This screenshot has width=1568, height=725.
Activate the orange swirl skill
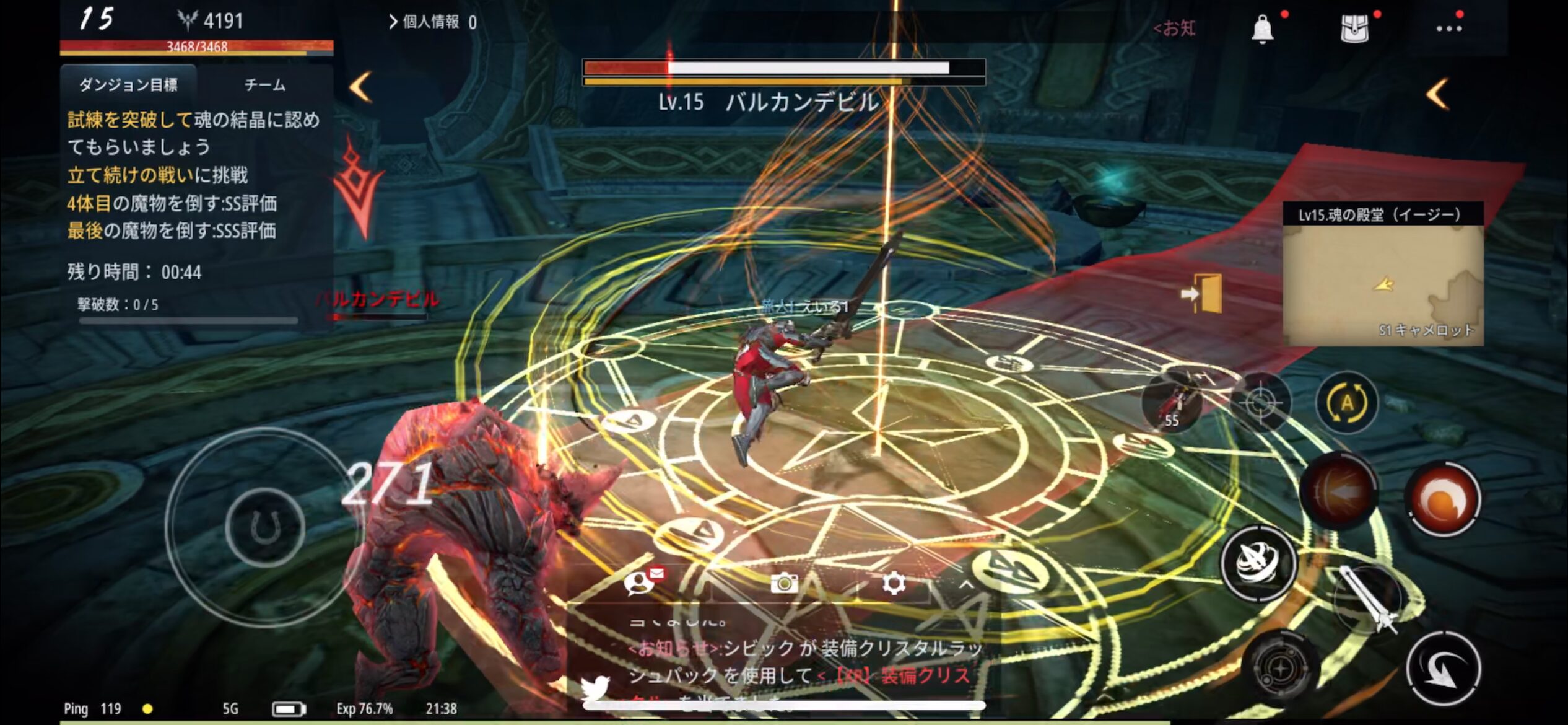tap(1444, 499)
